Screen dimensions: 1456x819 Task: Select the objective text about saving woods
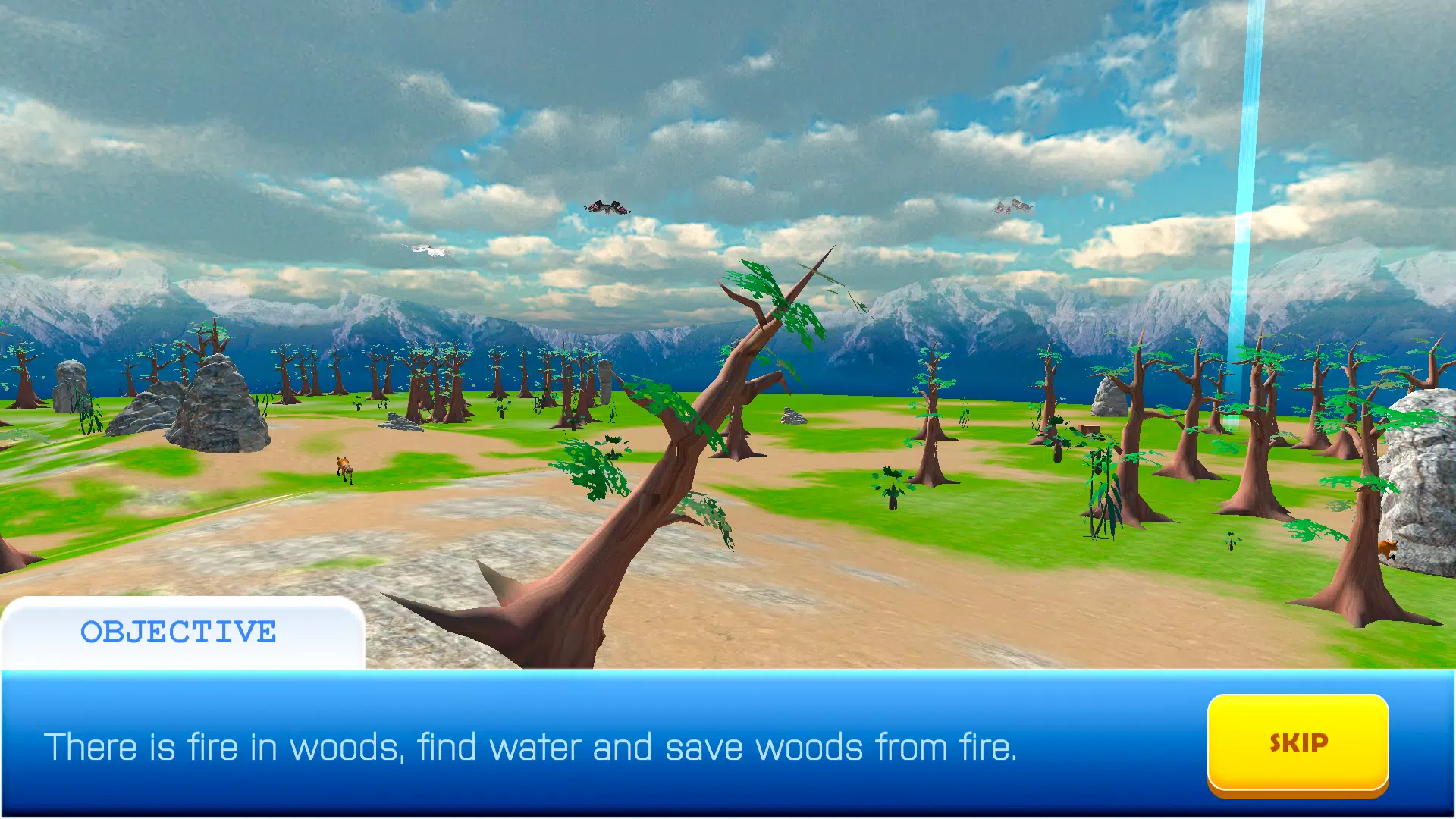pos(531,747)
